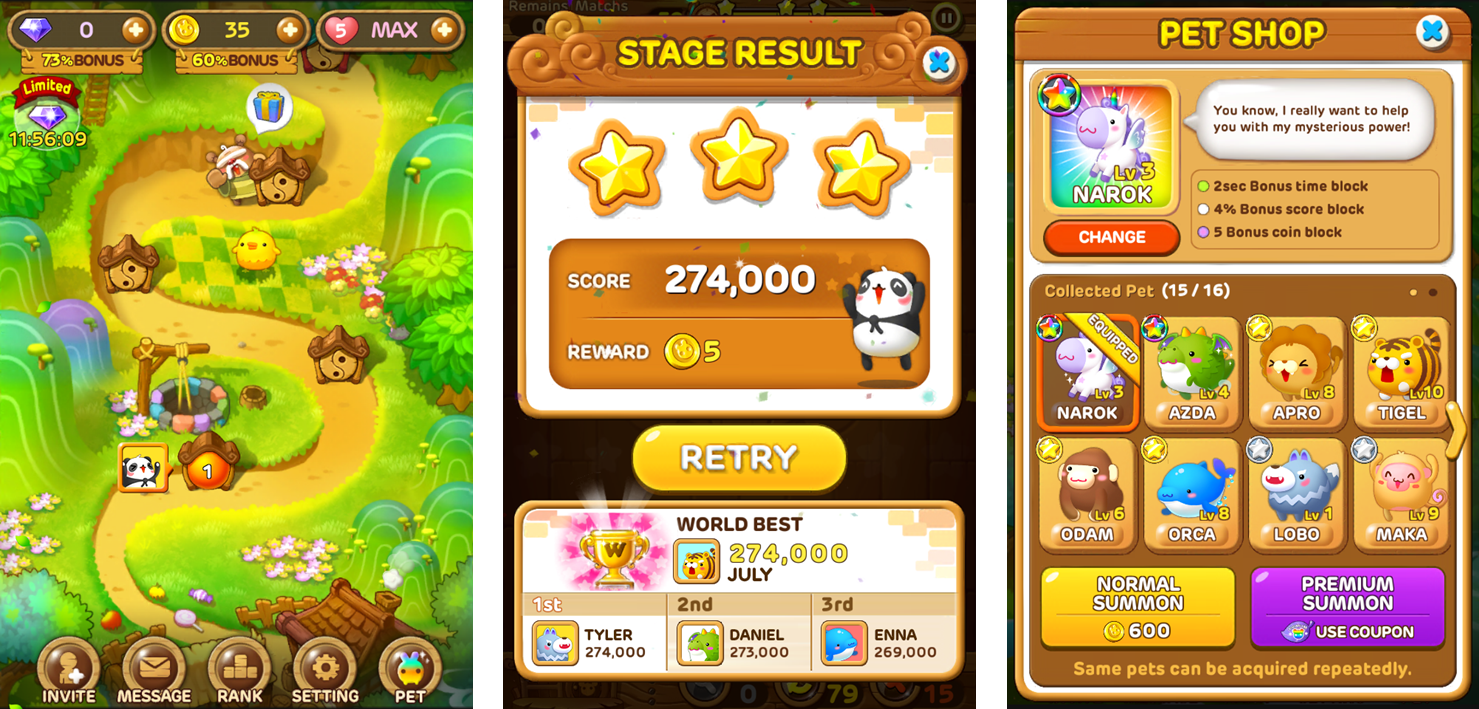This screenshot has width=1479, height=709.
Task: Close the Pet Shop window
Action: tap(1432, 32)
